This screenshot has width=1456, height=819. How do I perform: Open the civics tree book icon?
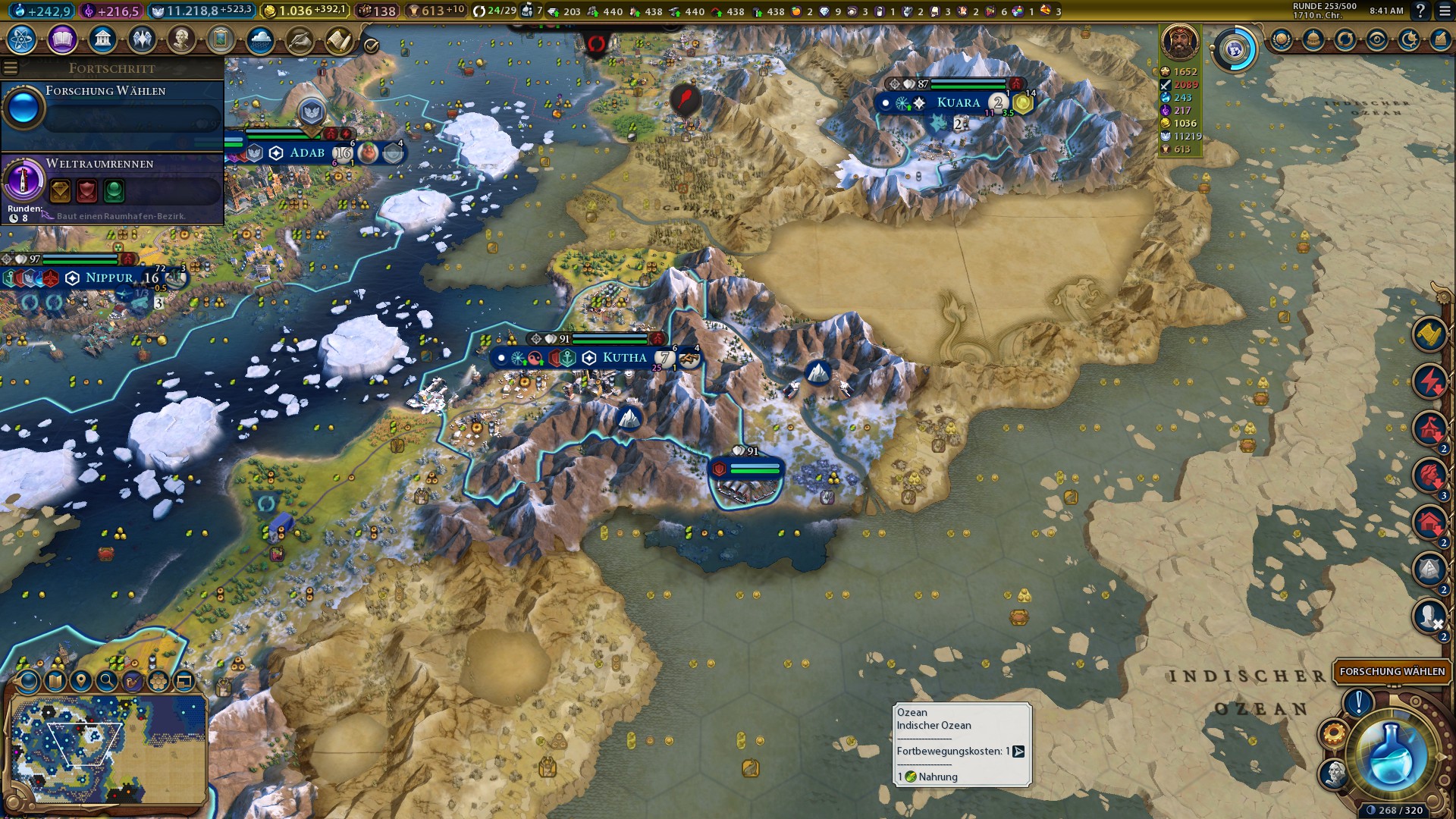[62, 39]
